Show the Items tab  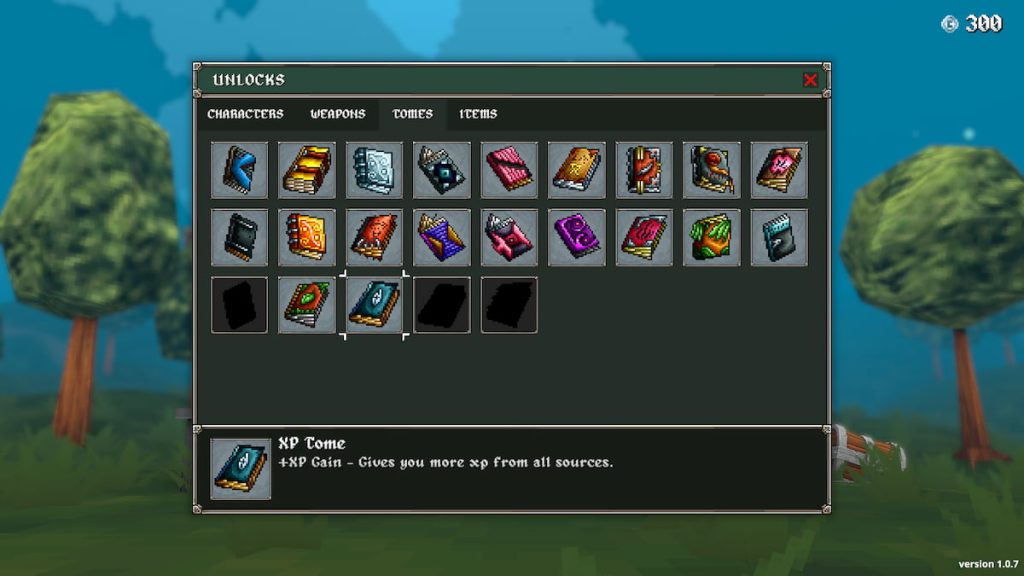(x=478, y=114)
